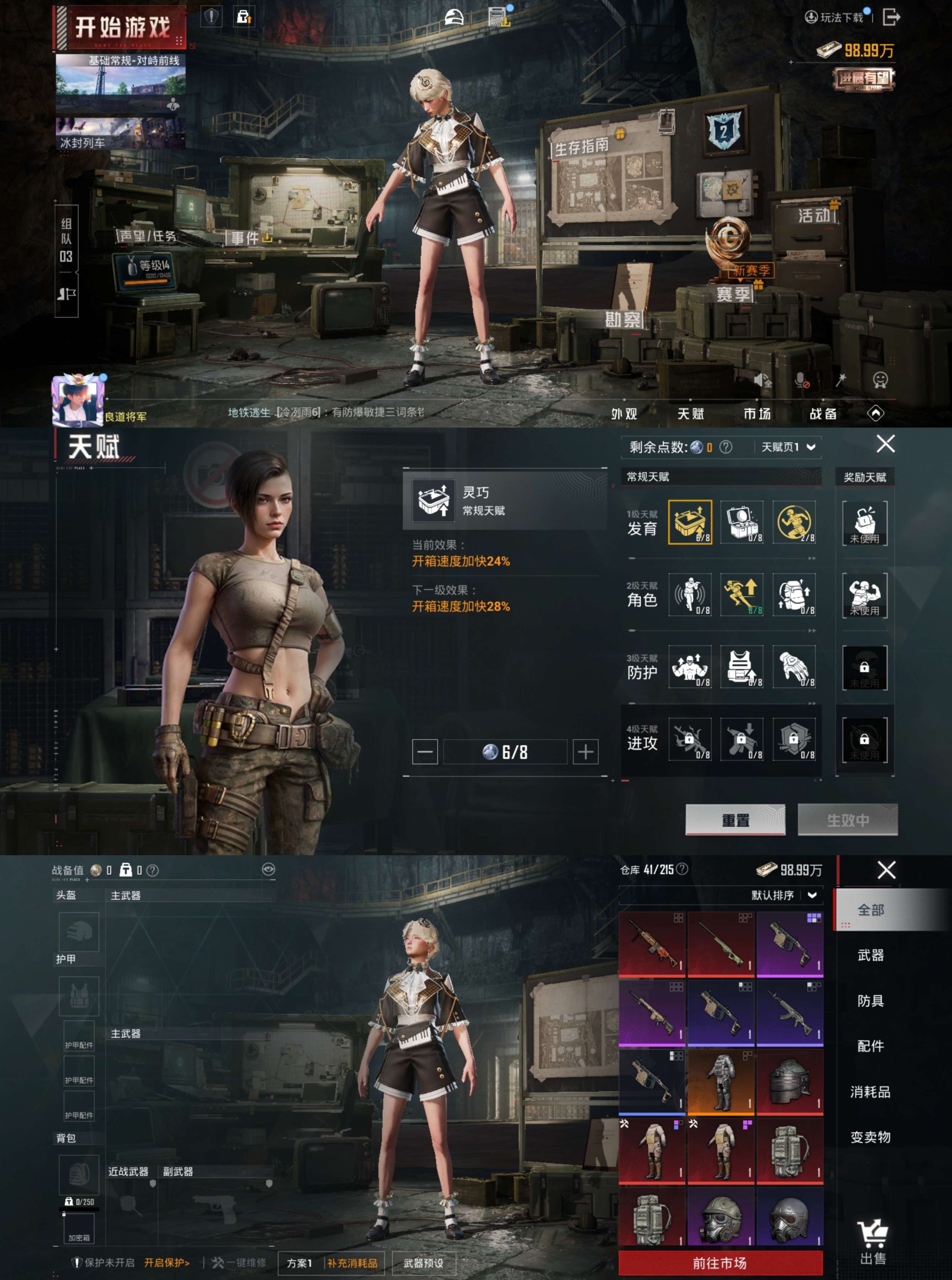Switch to the 消耗品 category tab

click(870, 1092)
